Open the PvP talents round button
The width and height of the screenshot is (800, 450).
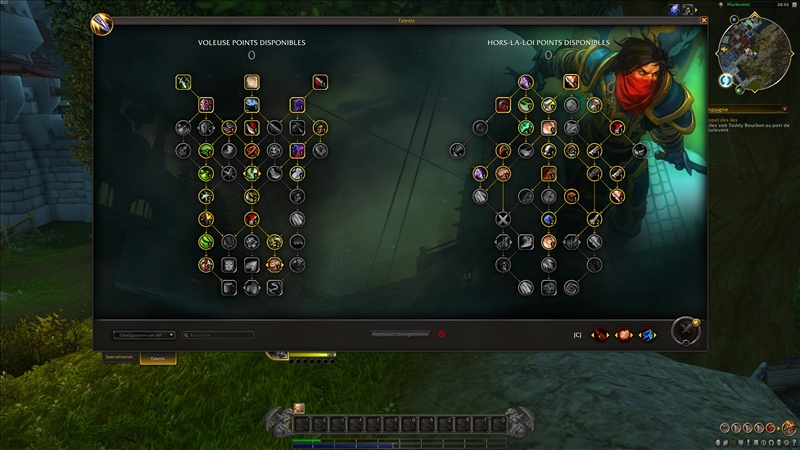(x=685, y=330)
